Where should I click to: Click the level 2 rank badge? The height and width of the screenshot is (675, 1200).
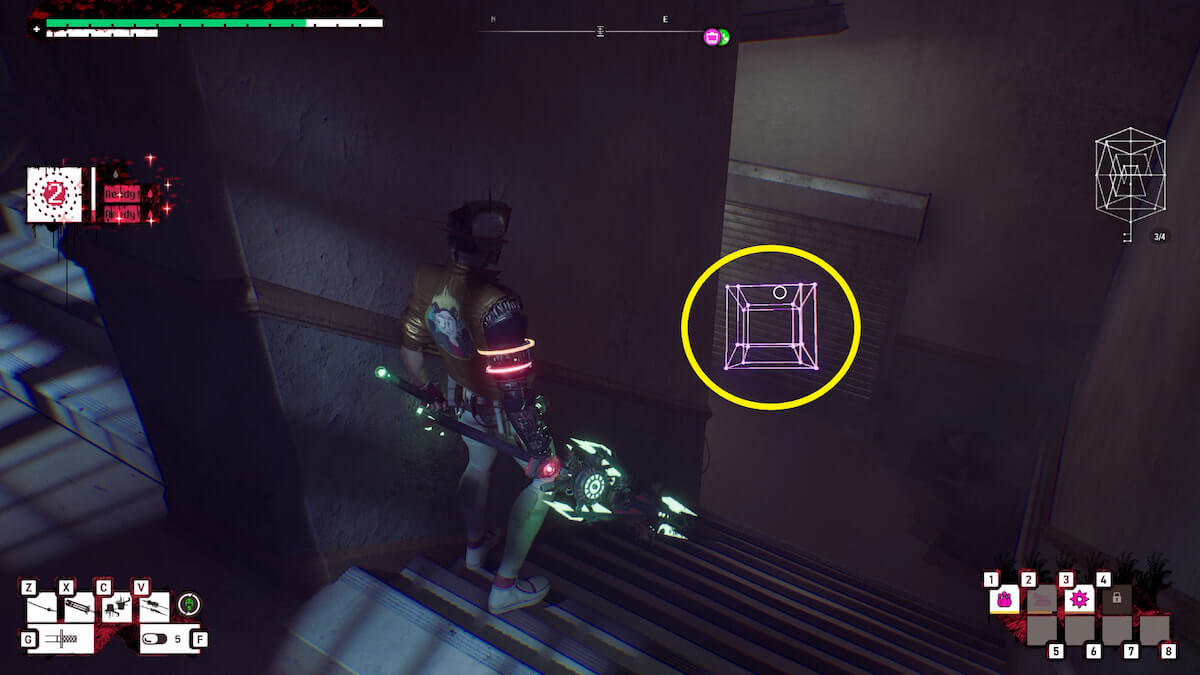55,194
